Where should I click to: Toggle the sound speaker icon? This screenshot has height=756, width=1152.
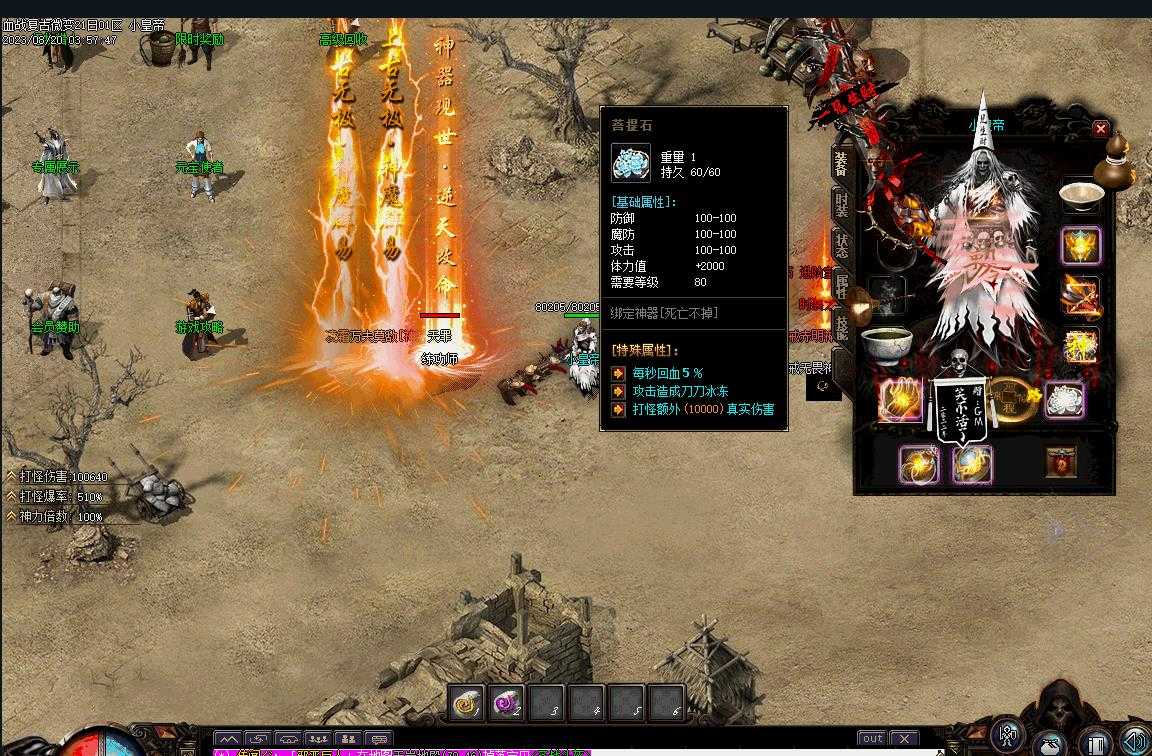pos(1136,741)
